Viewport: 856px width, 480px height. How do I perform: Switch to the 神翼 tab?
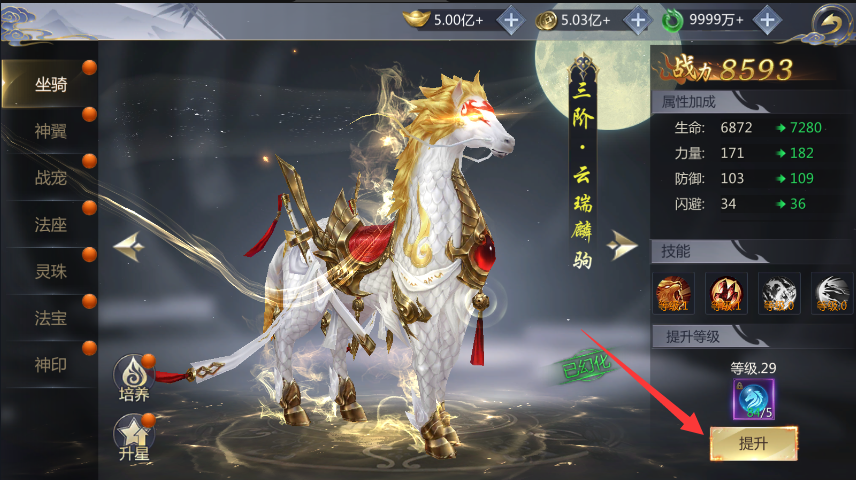pyautogui.click(x=50, y=132)
